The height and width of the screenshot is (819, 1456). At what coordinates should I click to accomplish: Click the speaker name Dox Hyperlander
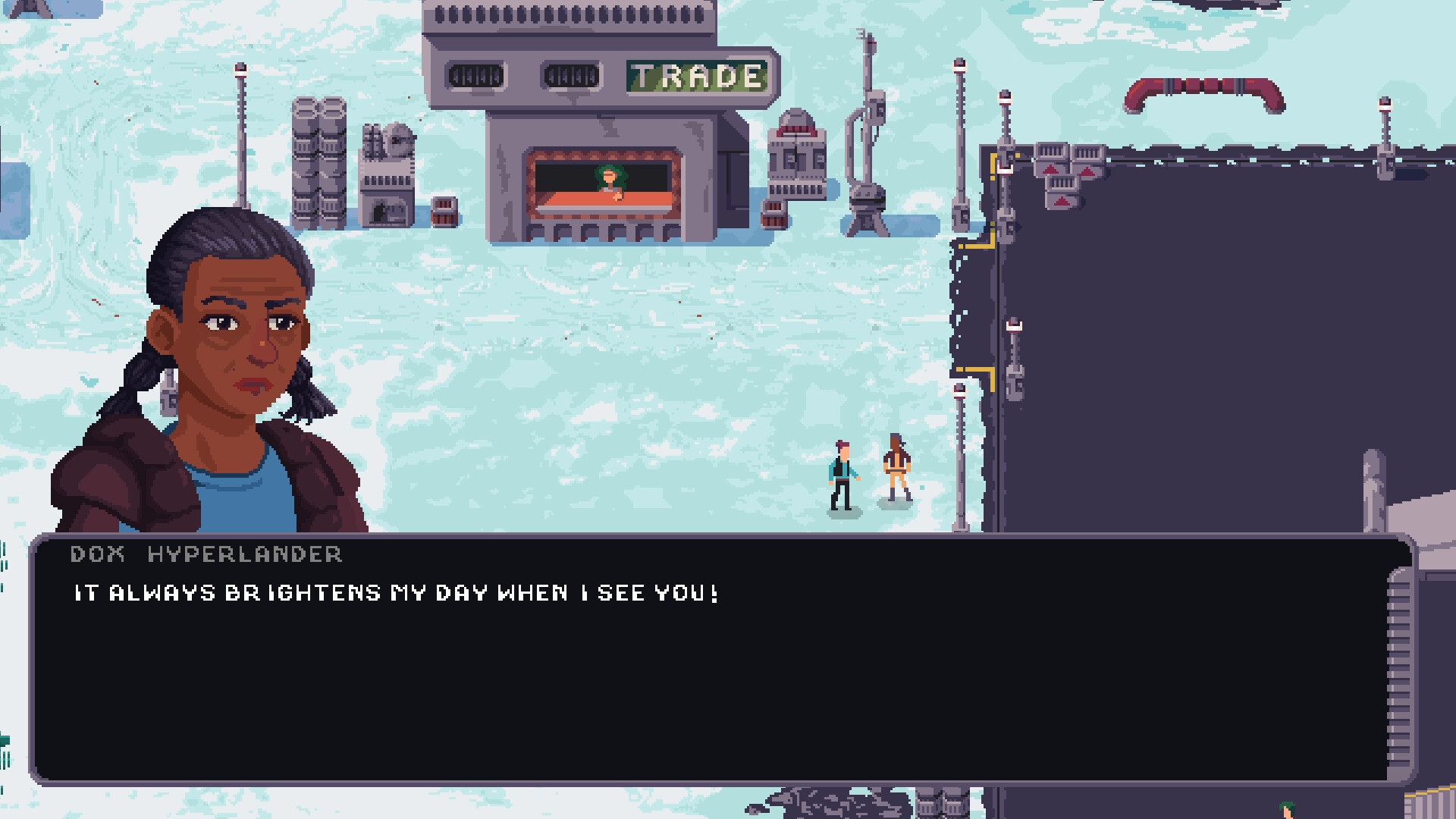pos(205,554)
